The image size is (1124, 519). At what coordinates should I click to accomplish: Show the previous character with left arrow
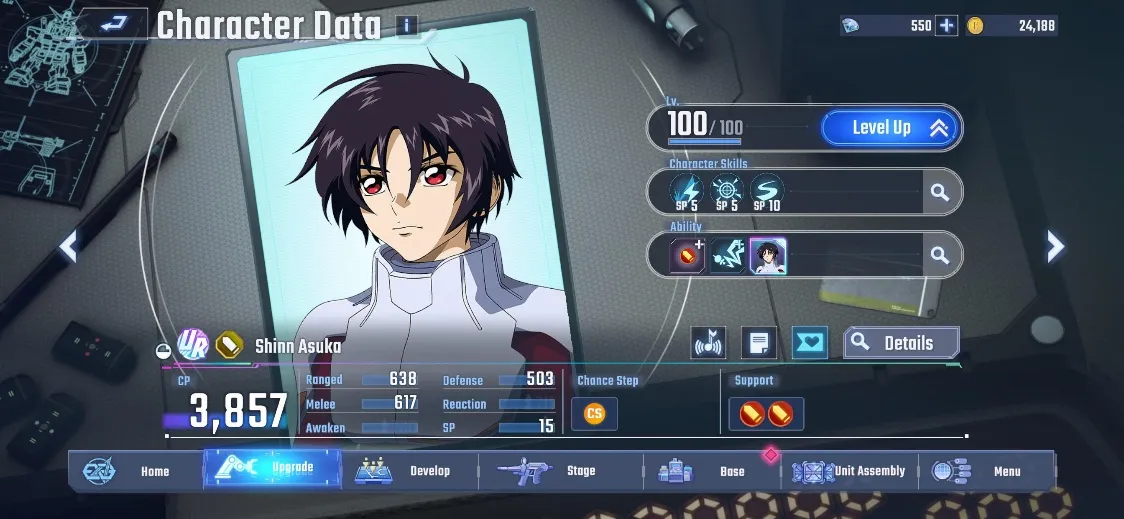click(68, 246)
